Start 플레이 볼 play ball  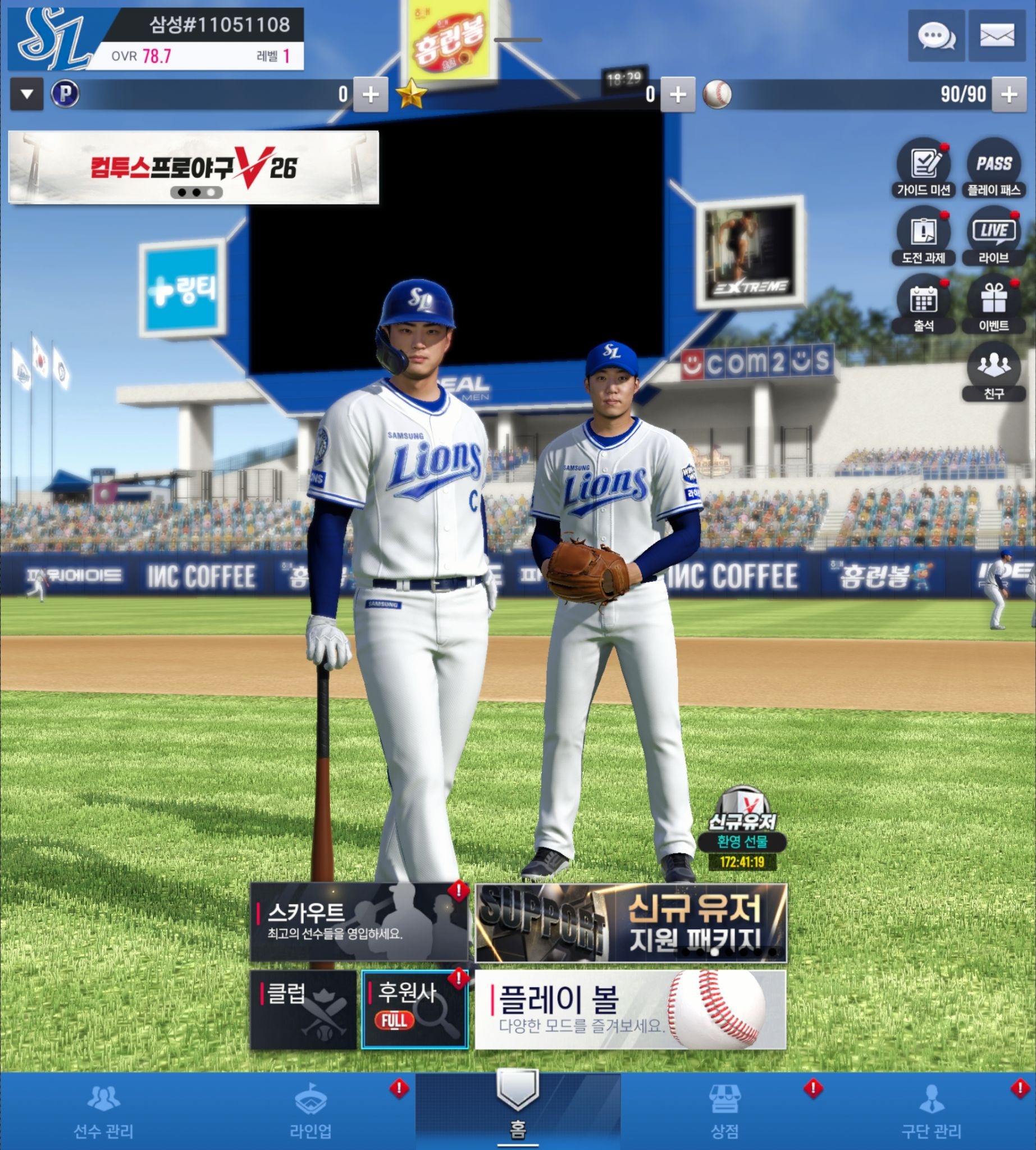tap(630, 1010)
